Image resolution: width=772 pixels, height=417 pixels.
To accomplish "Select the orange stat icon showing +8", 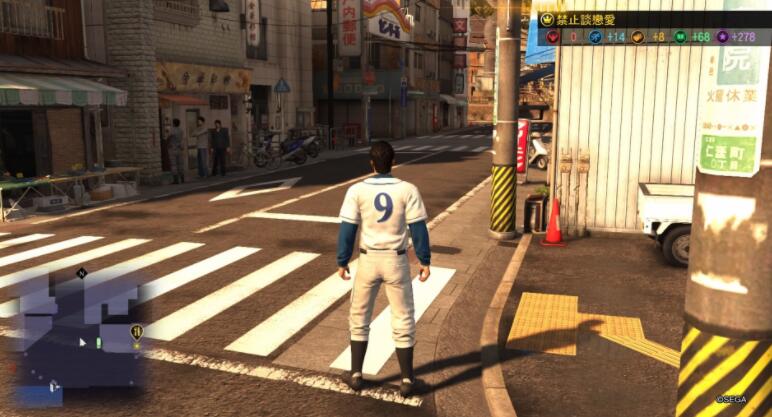I will click(638, 37).
